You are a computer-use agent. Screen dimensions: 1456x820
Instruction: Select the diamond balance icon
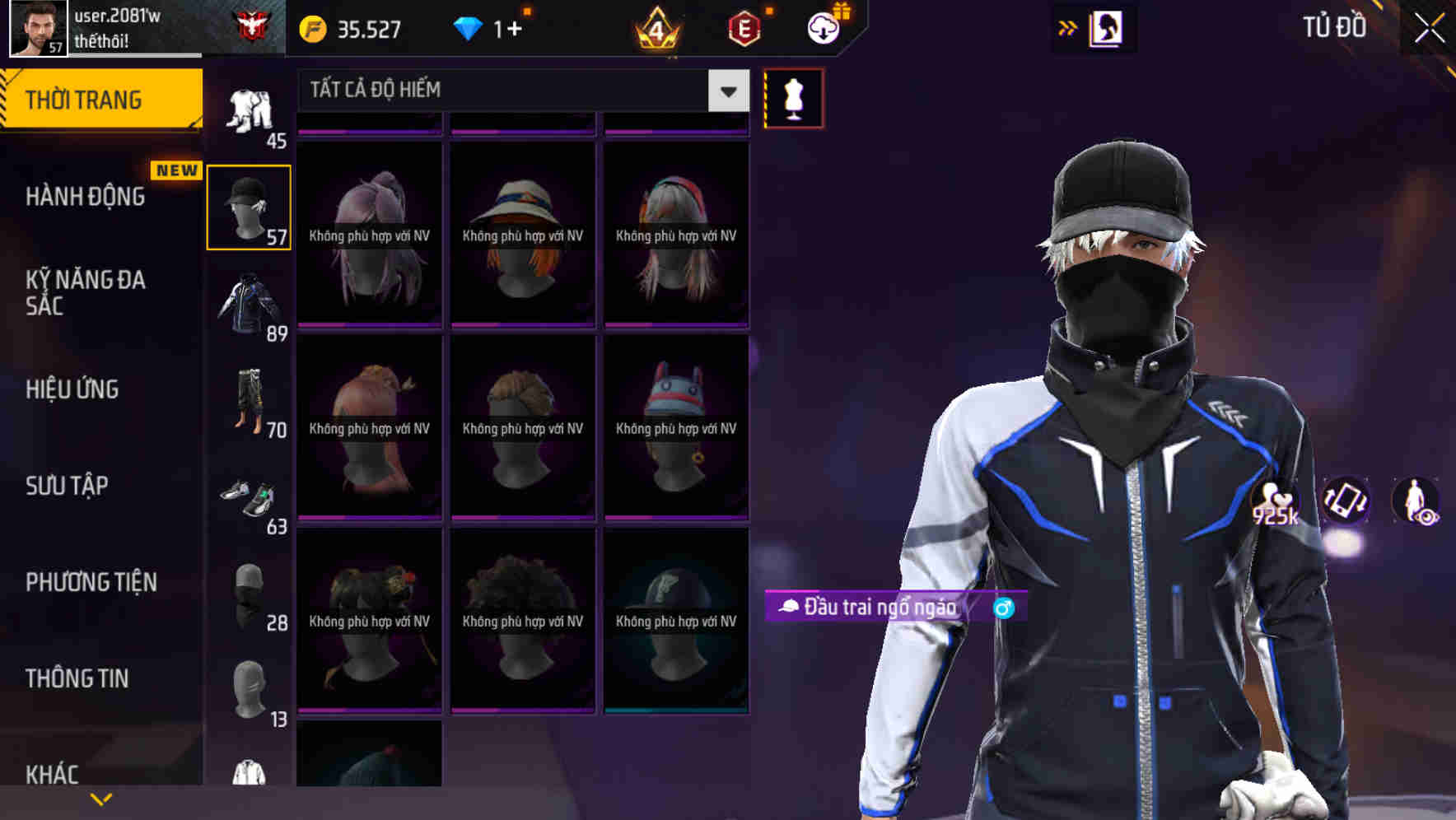[x=469, y=29]
